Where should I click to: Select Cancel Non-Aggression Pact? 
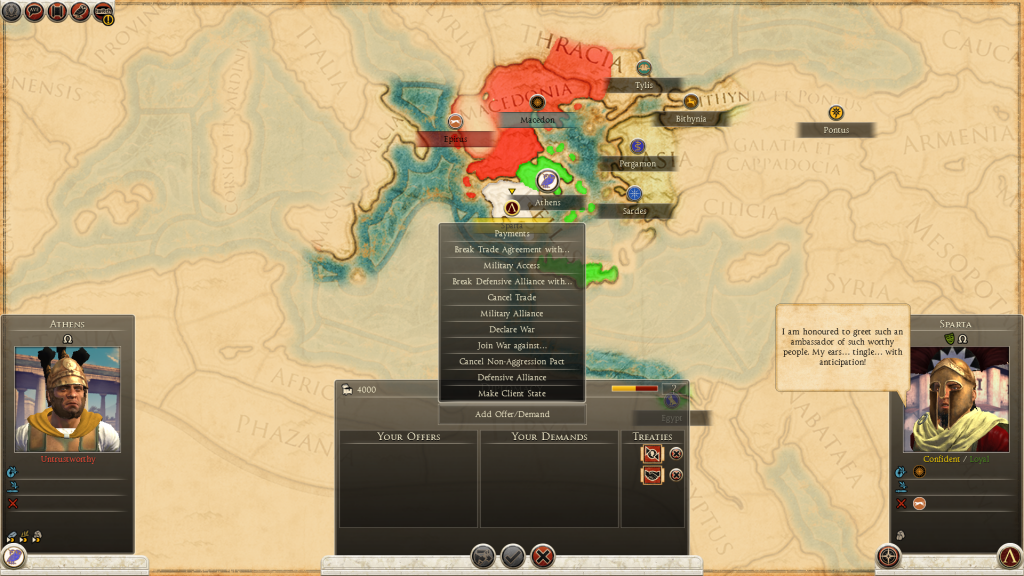(x=512, y=362)
